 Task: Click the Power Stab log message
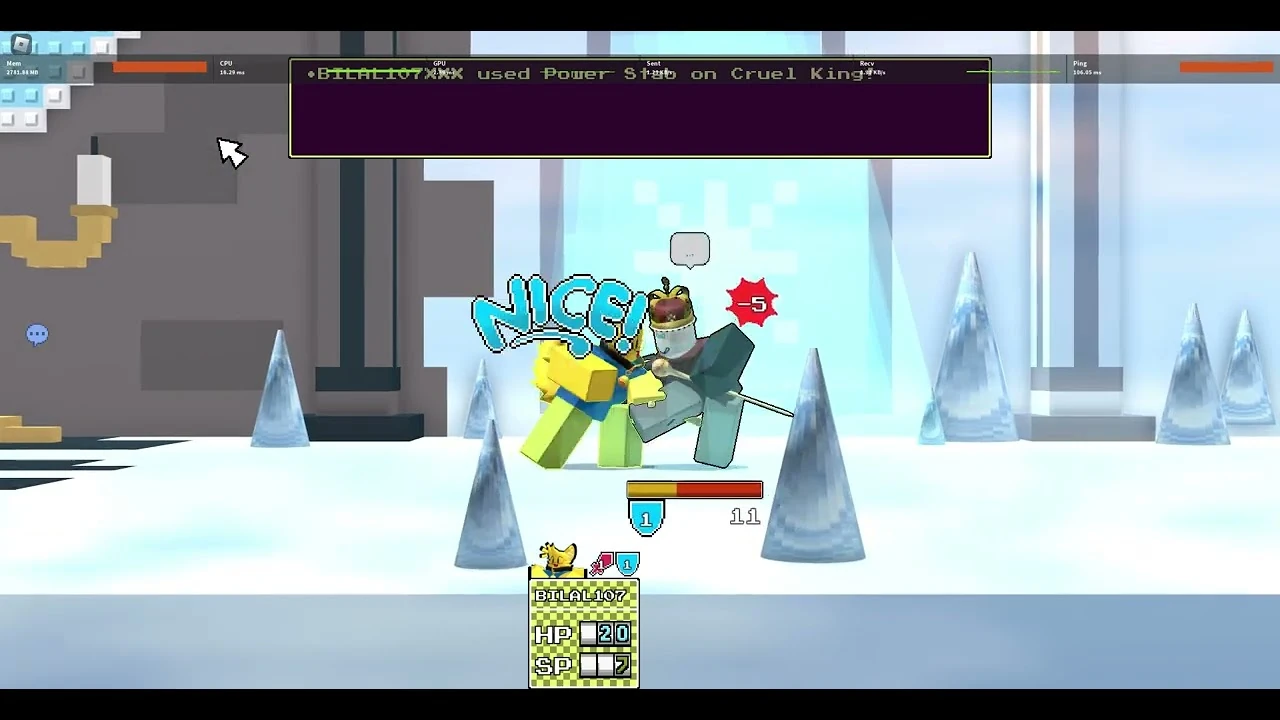point(600,73)
